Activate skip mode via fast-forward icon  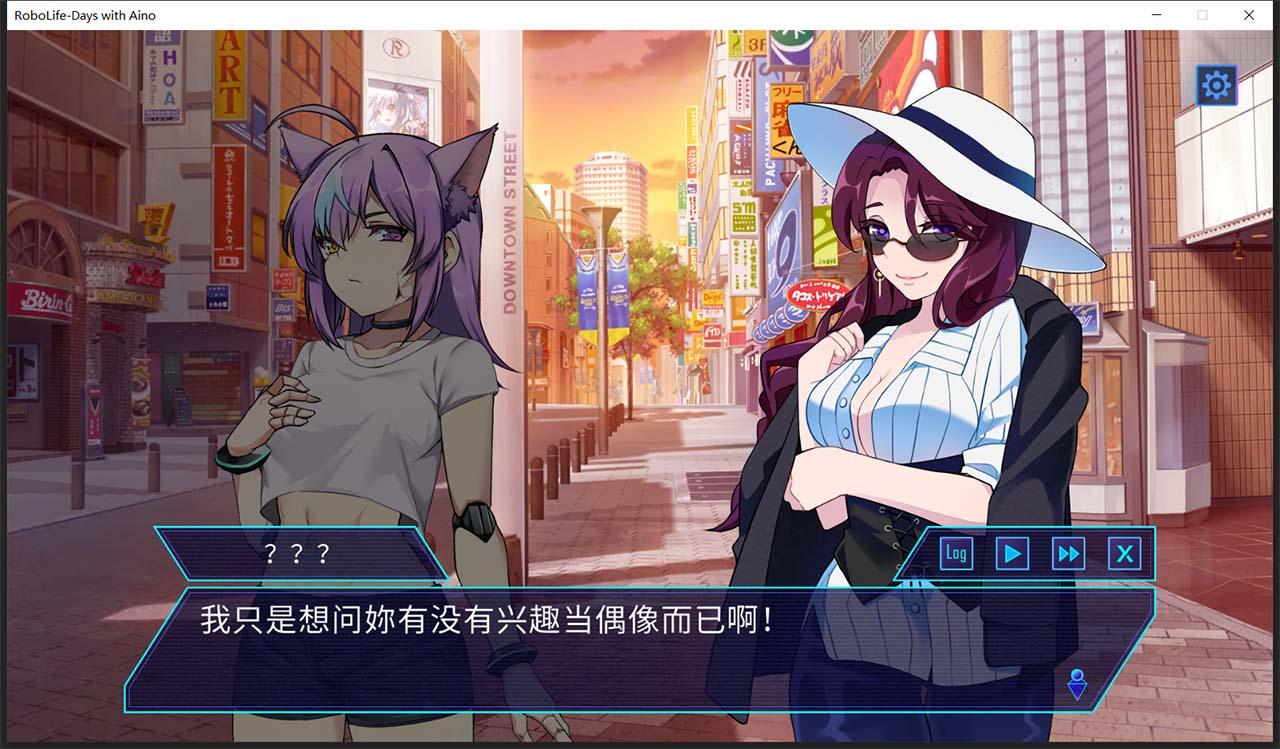[1068, 552]
